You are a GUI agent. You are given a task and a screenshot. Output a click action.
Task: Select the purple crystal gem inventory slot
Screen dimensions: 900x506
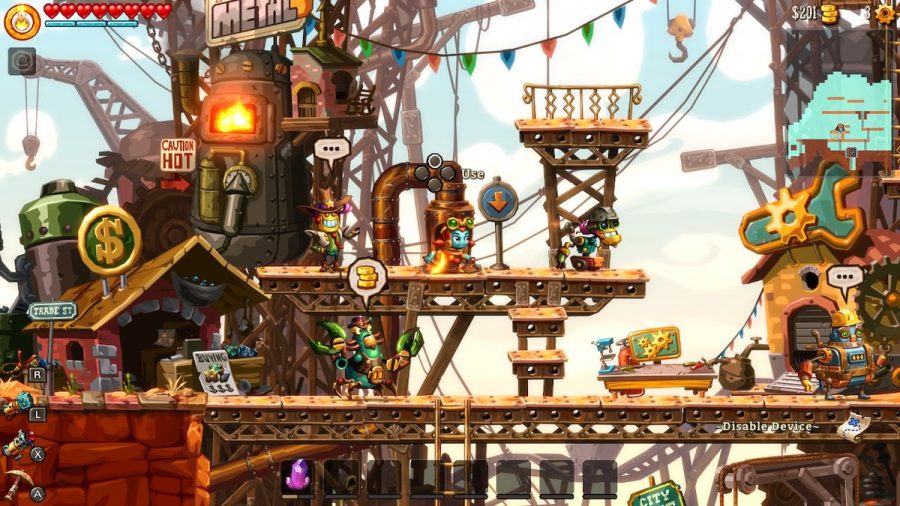[298, 476]
